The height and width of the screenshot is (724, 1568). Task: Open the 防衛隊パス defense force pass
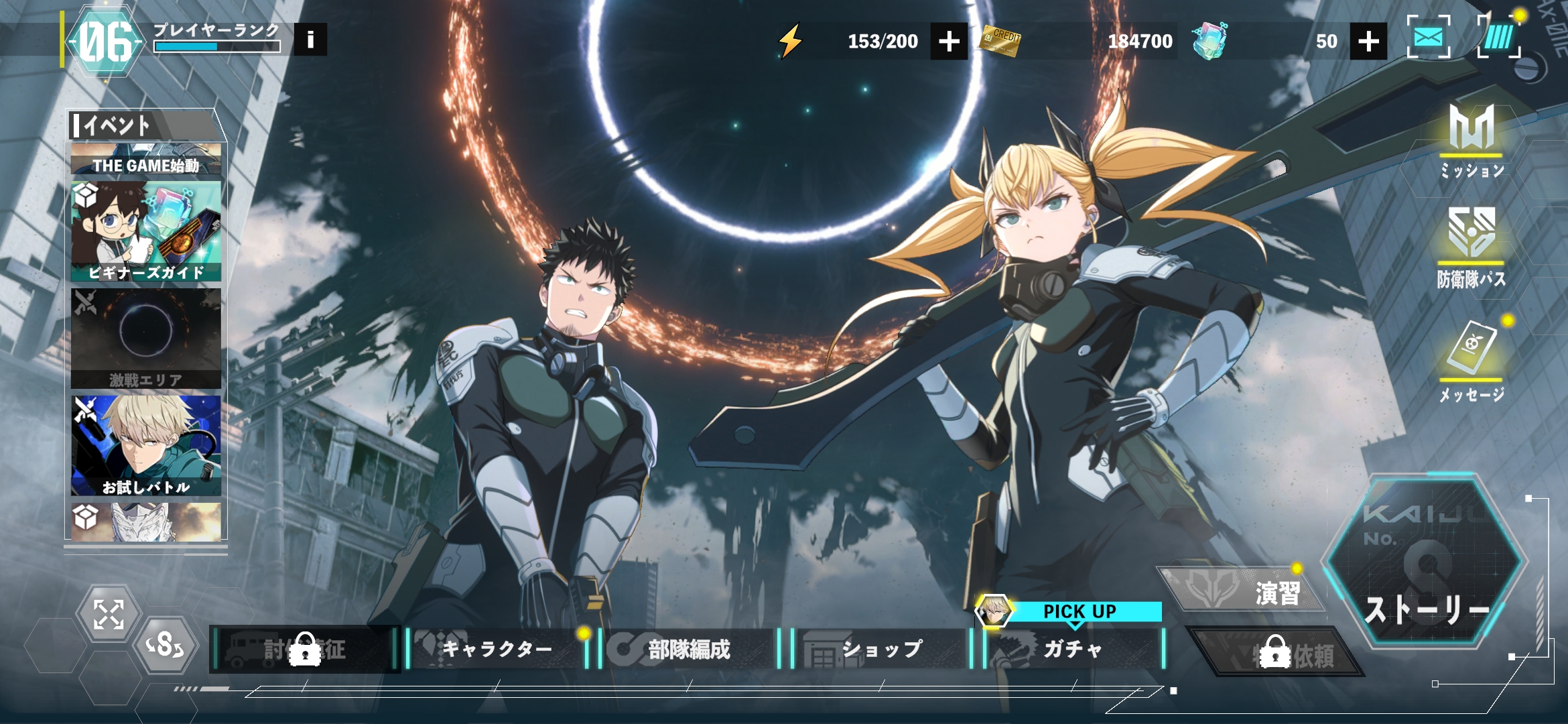pyautogui.click(x=1472, y=247)
